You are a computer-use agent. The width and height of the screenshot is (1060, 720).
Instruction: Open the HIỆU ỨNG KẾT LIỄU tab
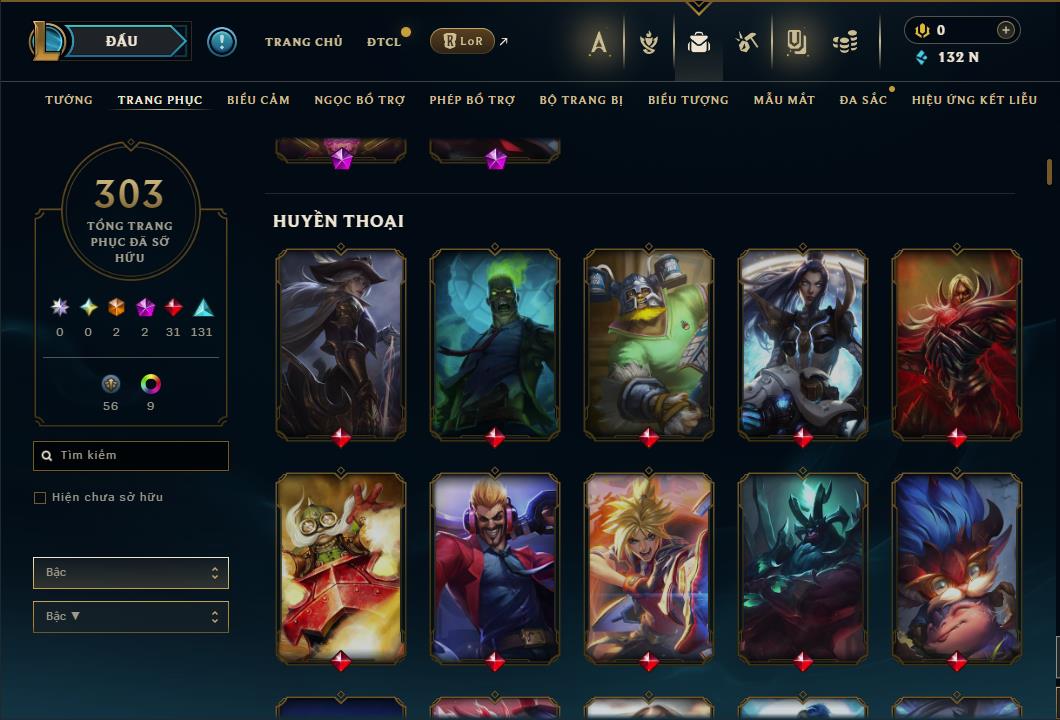tap(974, 100)
